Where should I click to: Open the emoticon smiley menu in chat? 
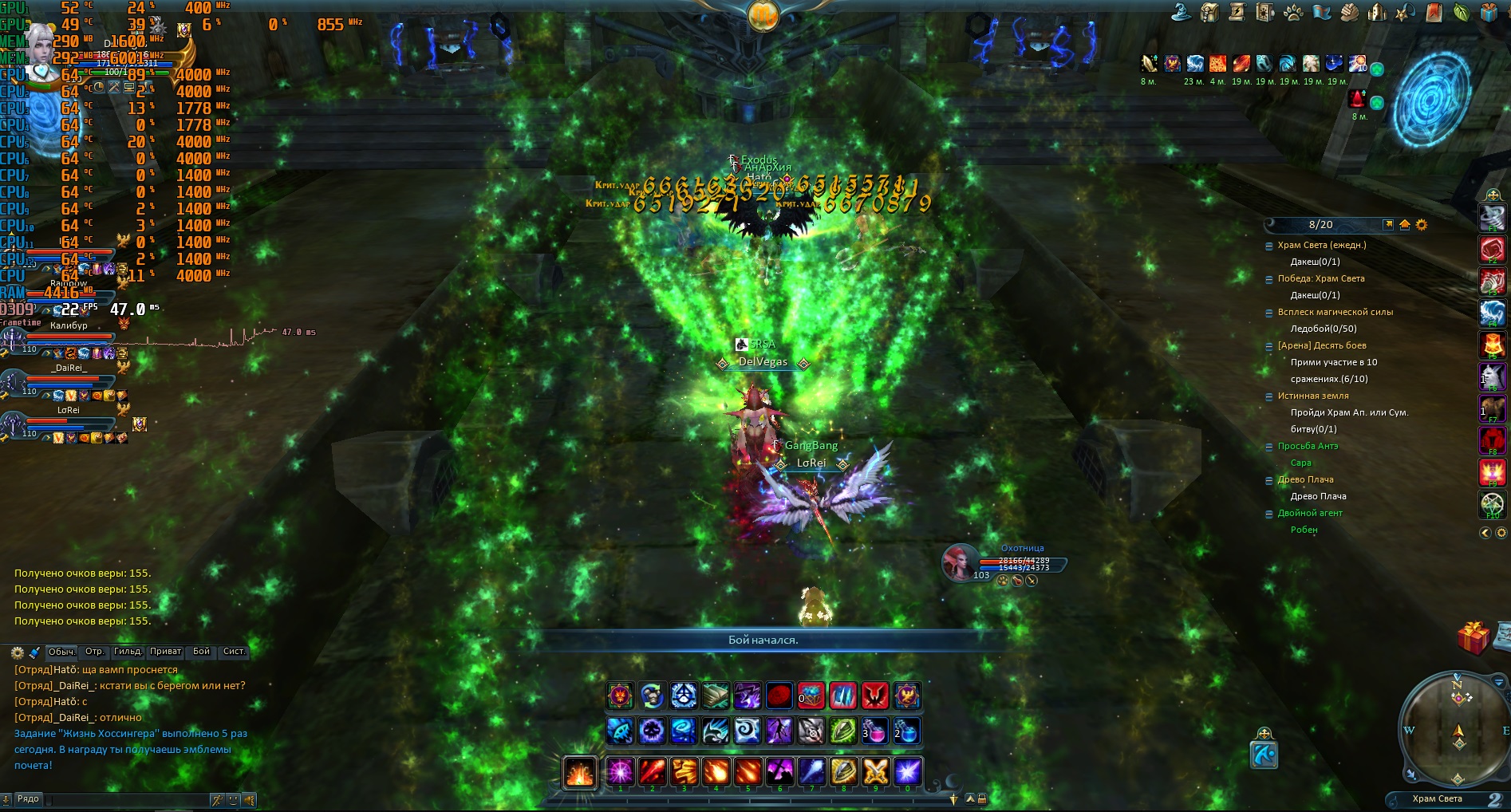tap(233, 799)
